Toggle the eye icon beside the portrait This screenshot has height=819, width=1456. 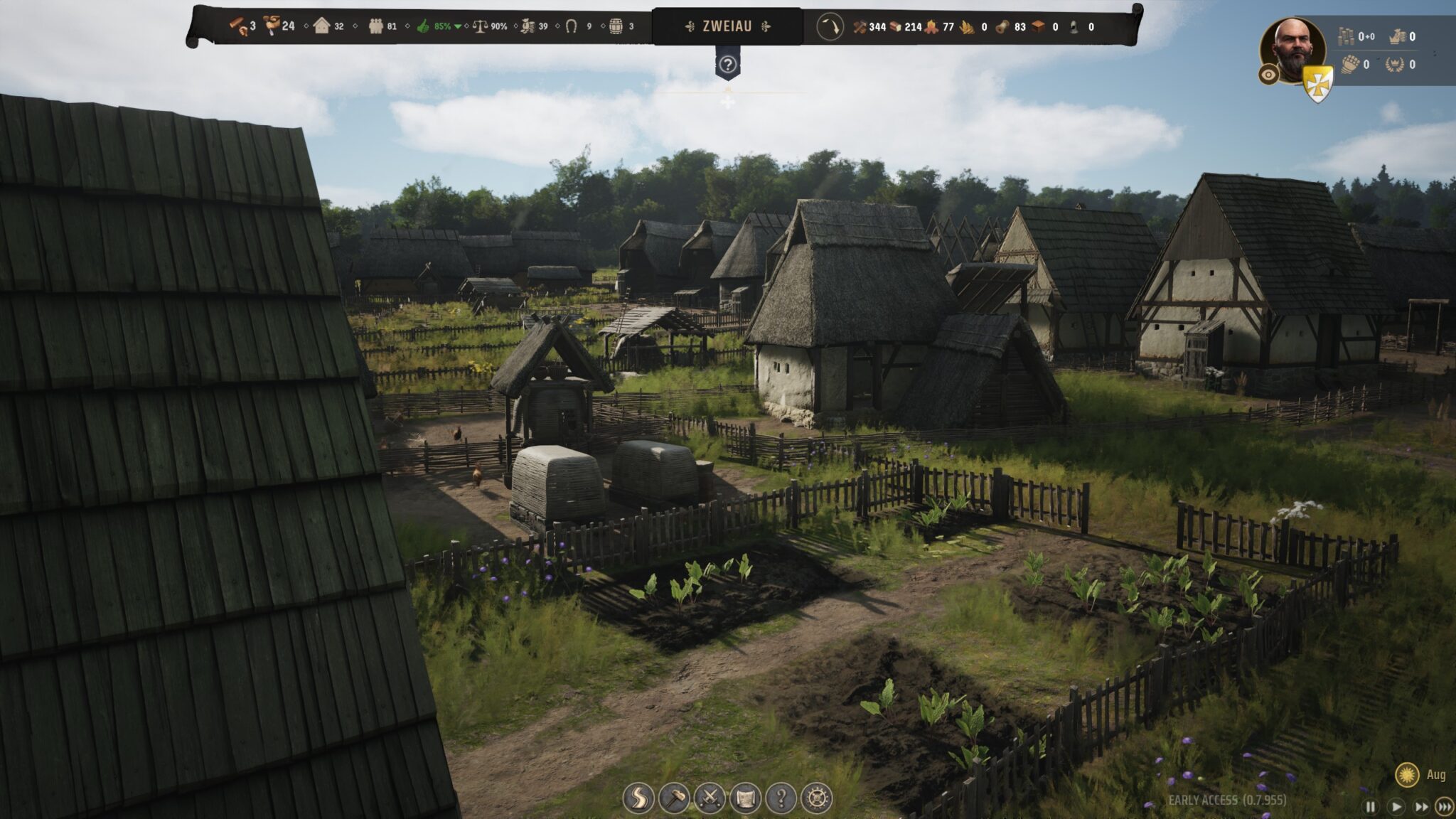tap(1268, 75)
